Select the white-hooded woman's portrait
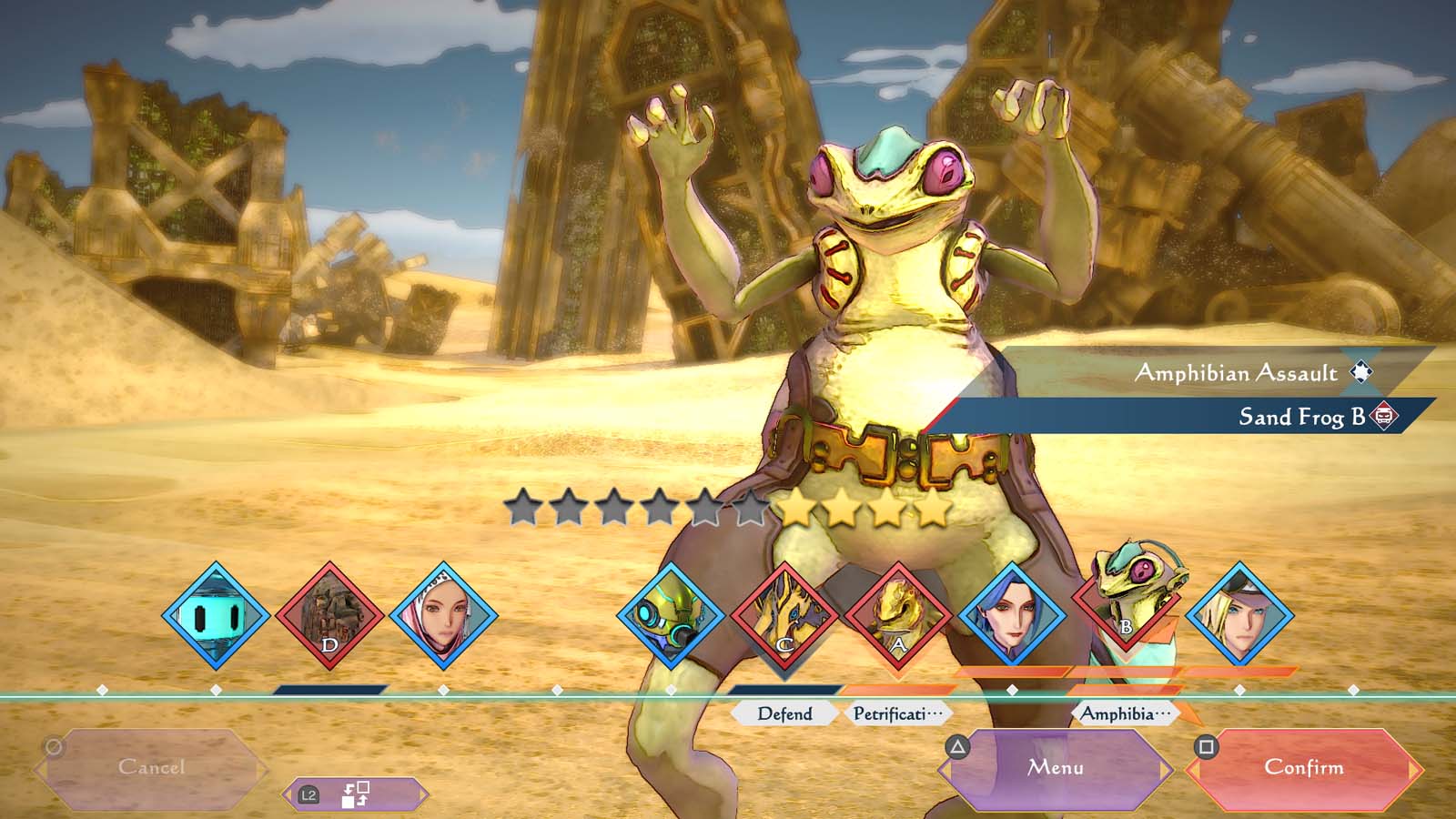 click(443, 616)
